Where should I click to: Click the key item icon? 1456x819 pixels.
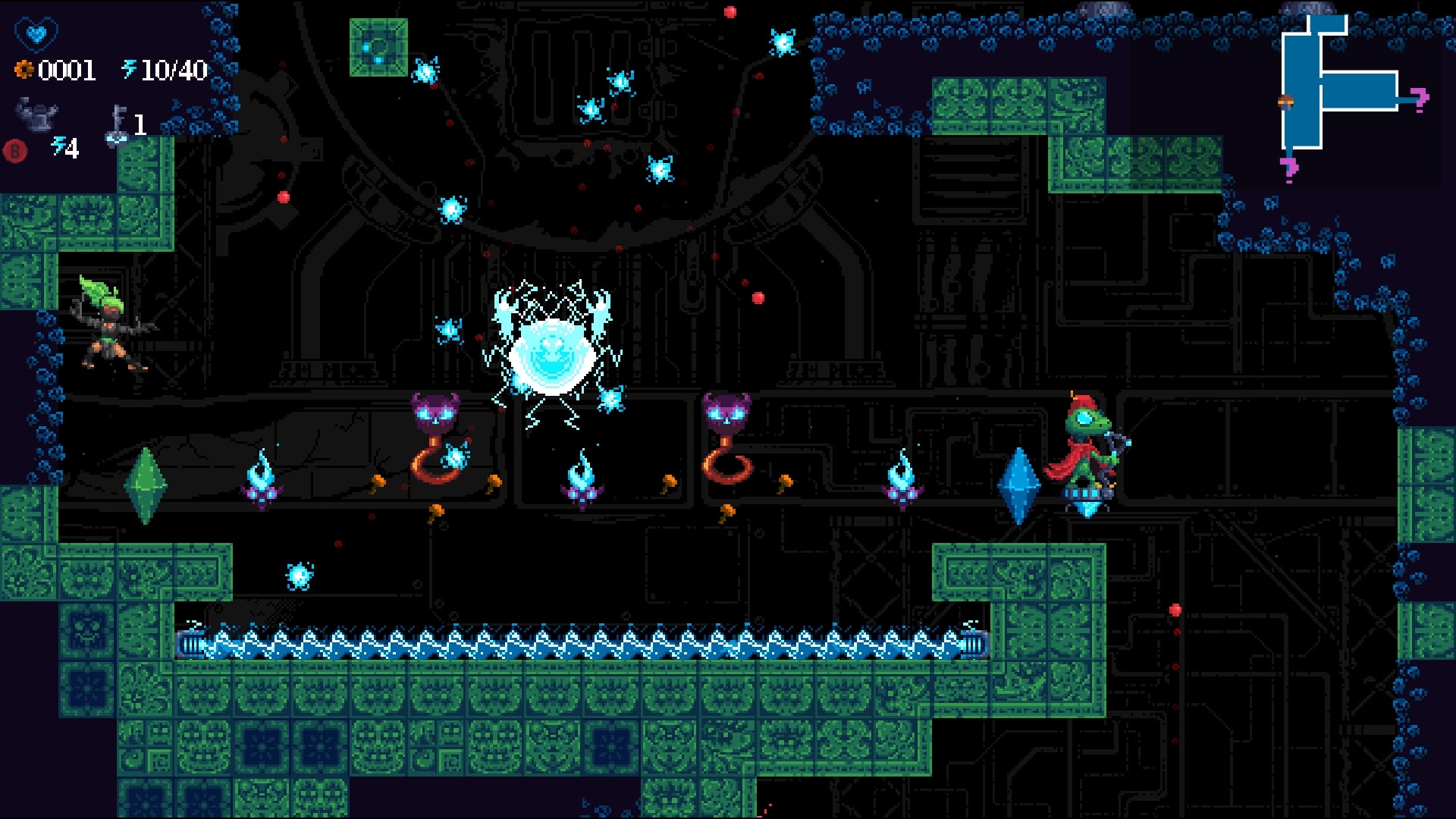tap(118, 124)
